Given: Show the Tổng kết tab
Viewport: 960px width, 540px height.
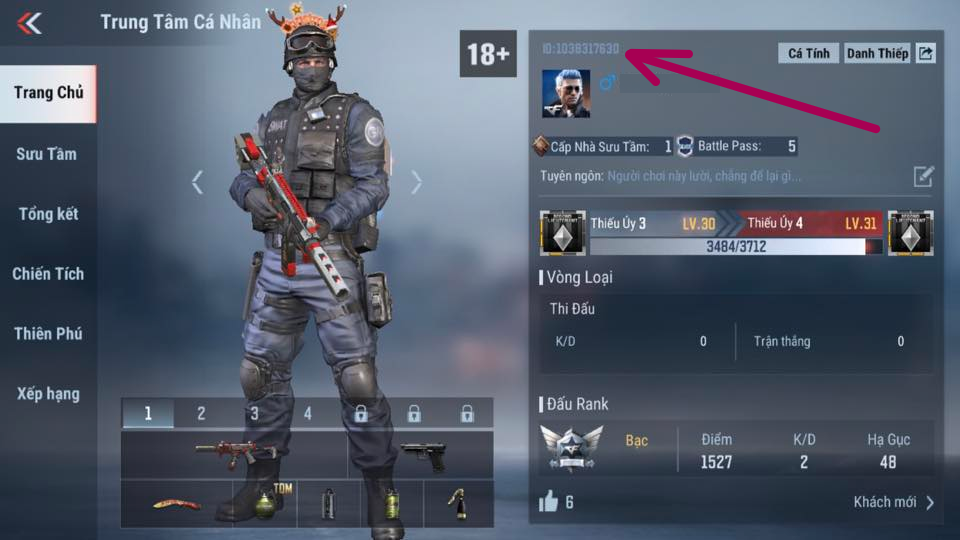Looking at the screenshot, I should [48, 214].
